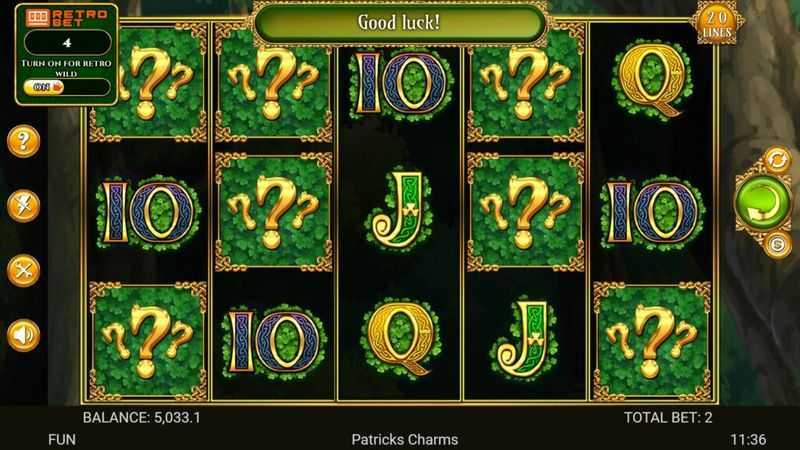Activate the orange autoplay arrows button
This screenshot has height=450, width=800.
click(776, 158)
